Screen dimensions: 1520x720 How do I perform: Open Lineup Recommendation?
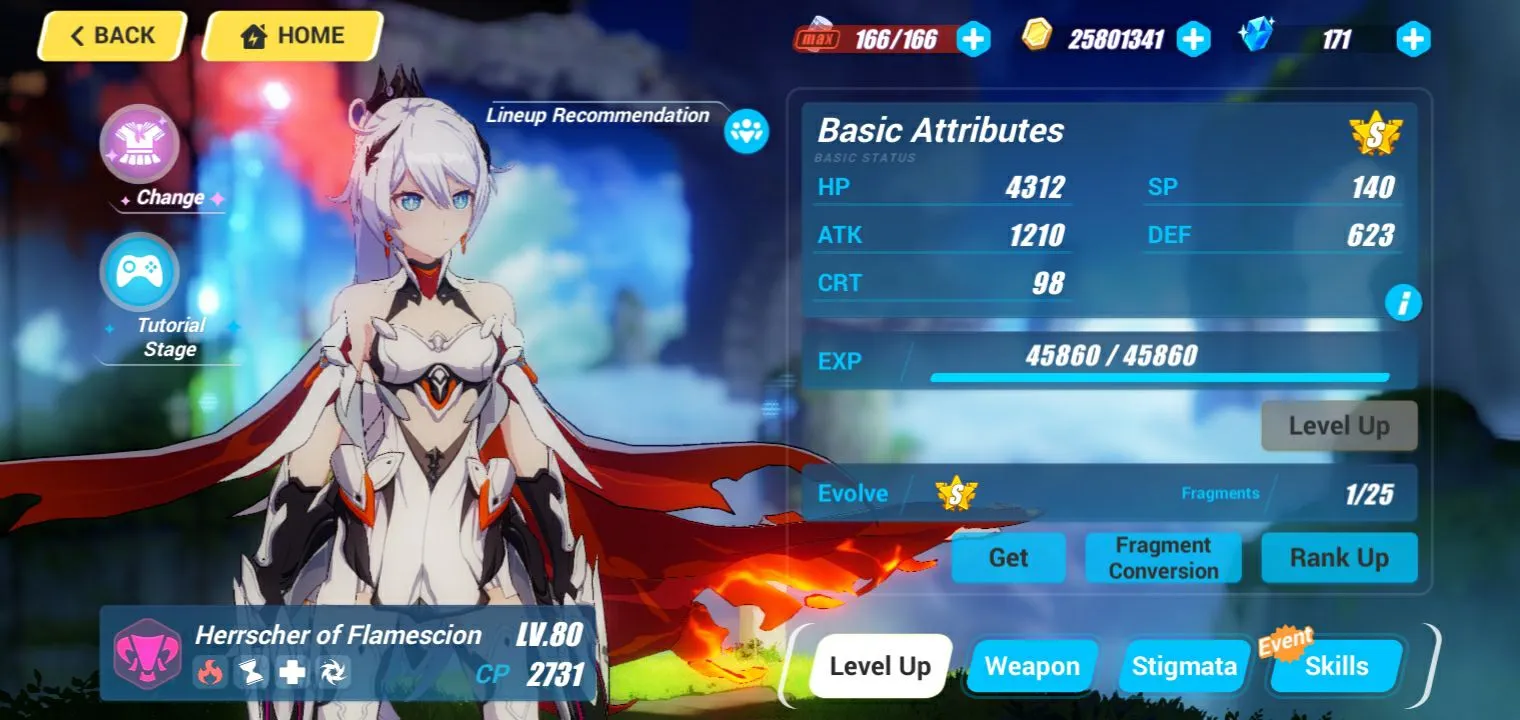coord(746,131)
